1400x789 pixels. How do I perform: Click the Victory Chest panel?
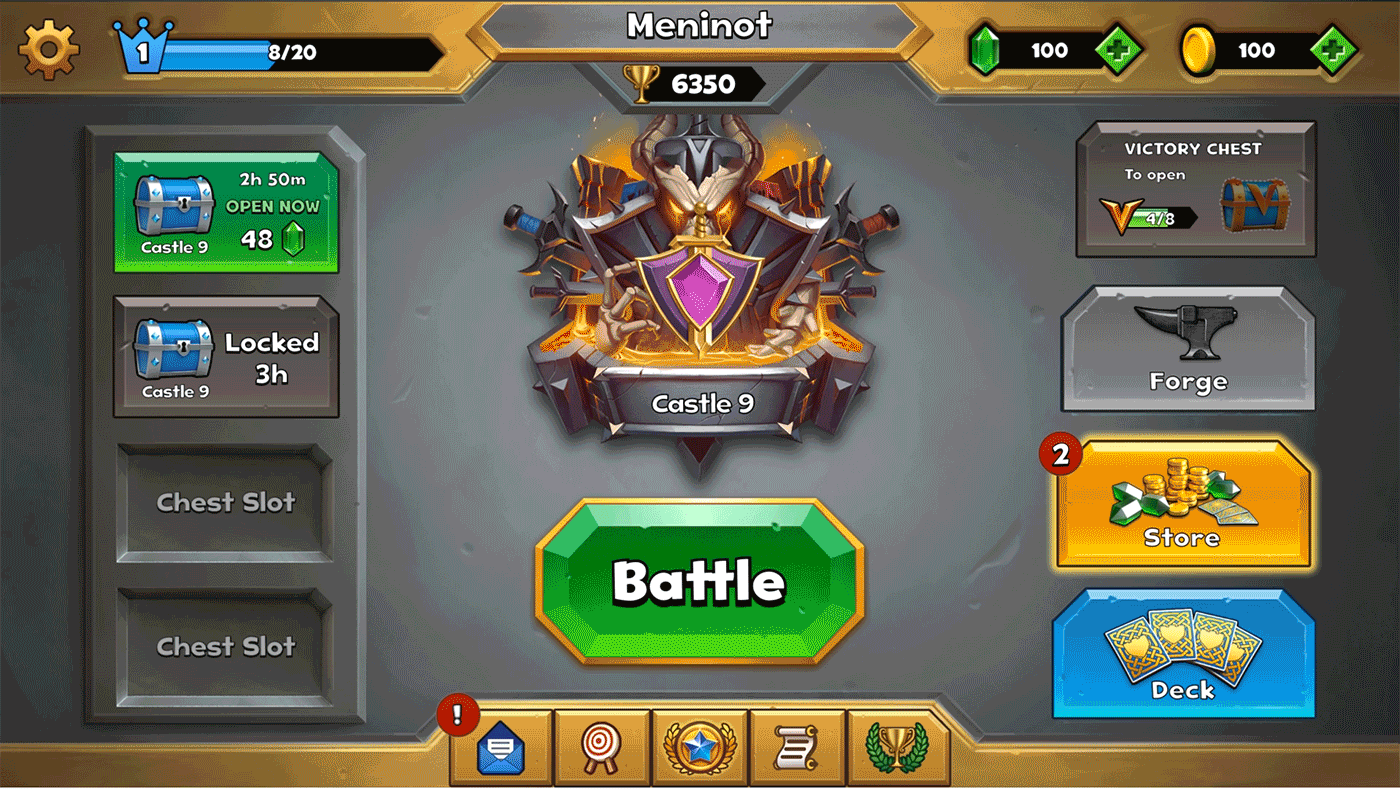[x=1196, y=188]
